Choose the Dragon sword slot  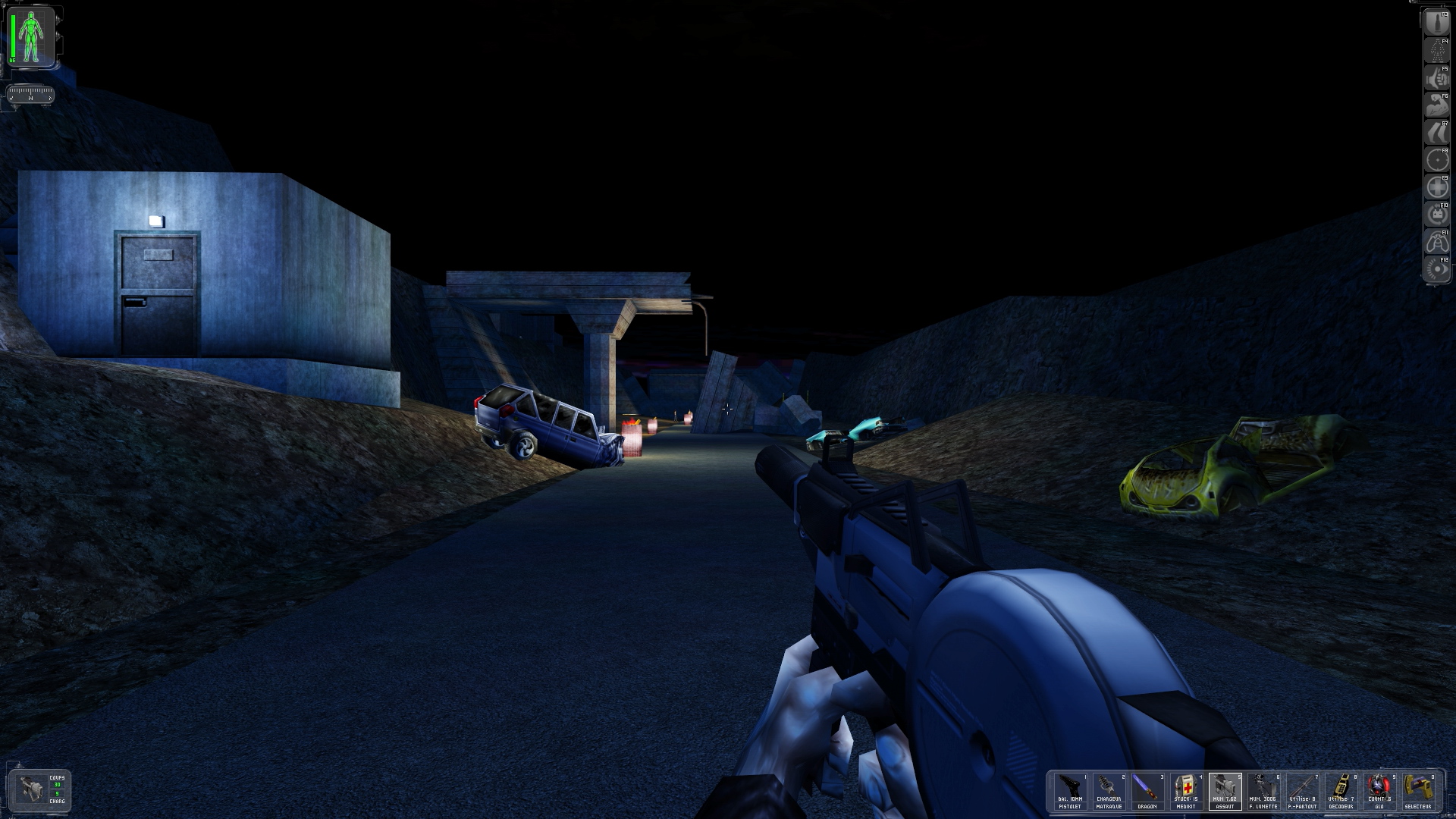tap(1147, 792)
